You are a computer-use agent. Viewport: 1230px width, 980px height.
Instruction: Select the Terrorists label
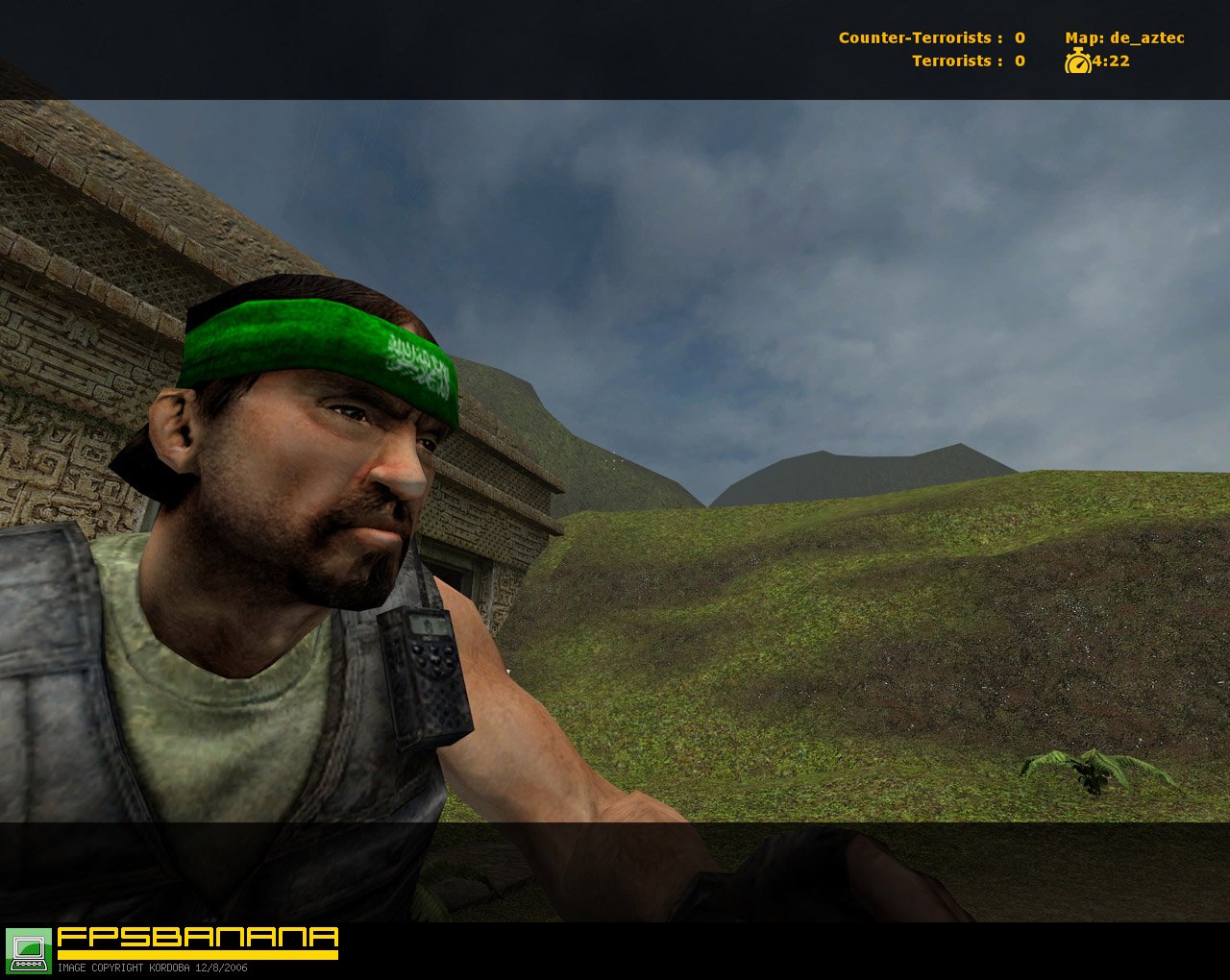[951, 61]
